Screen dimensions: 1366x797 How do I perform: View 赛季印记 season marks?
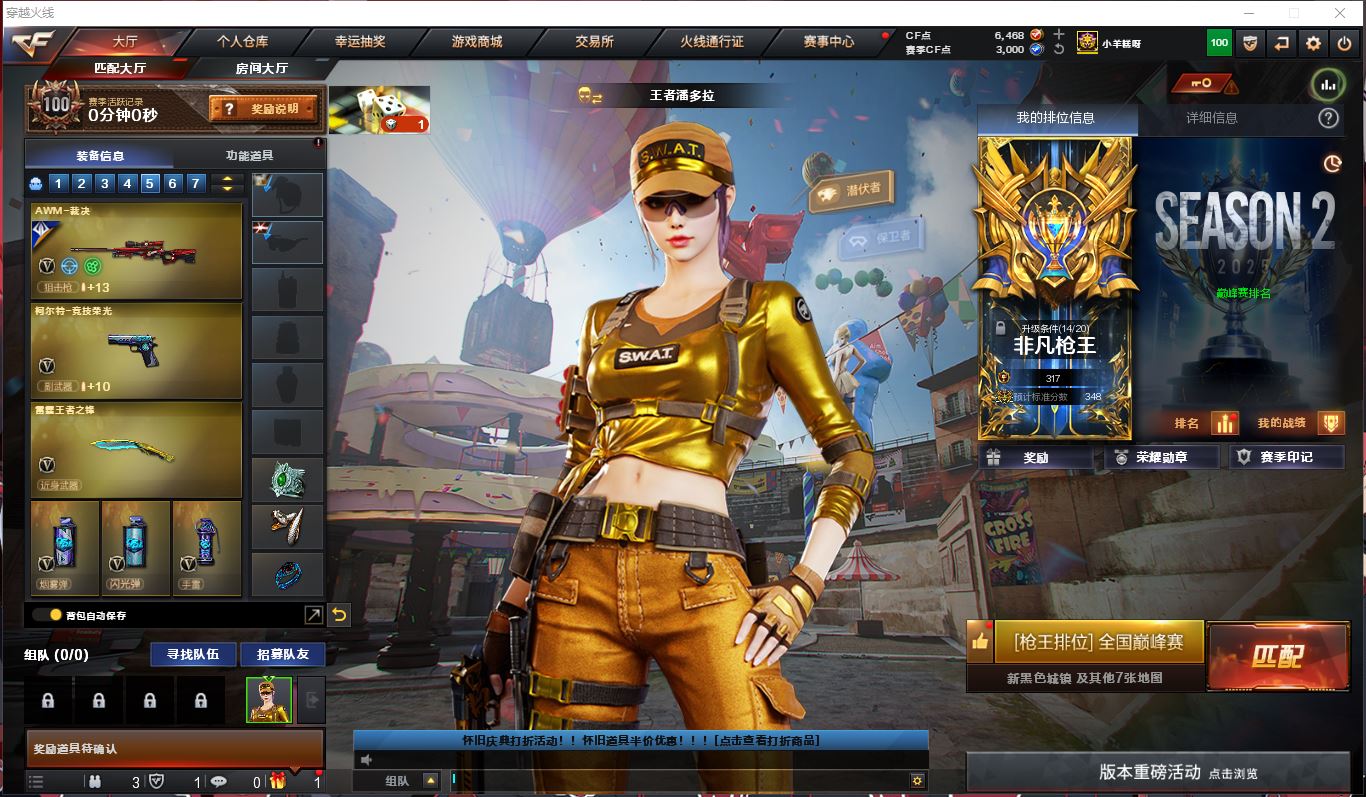click(x=1285, y=457)
